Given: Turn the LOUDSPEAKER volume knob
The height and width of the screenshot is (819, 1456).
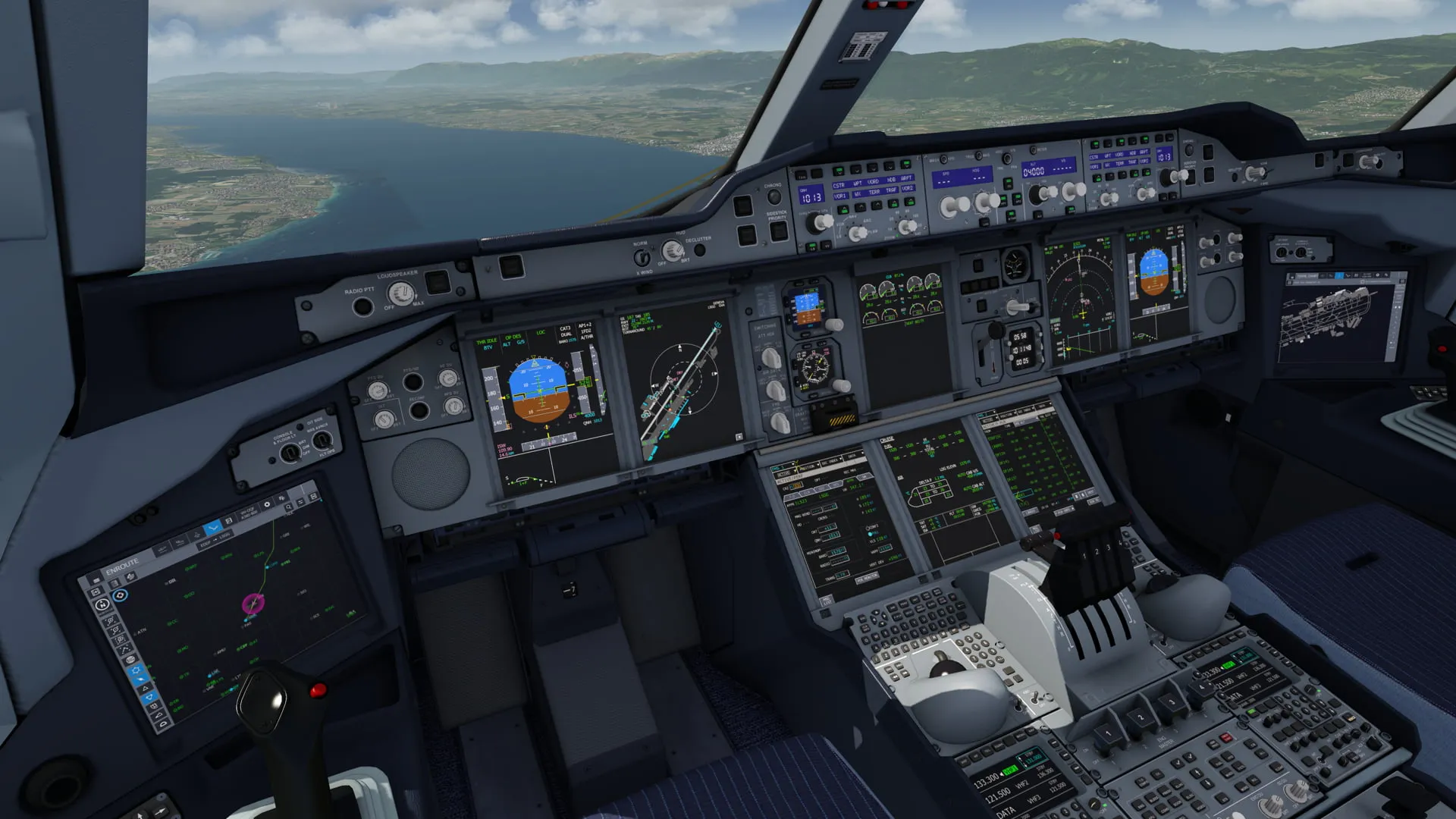Looking at the screenshot, I should [400, 293].
